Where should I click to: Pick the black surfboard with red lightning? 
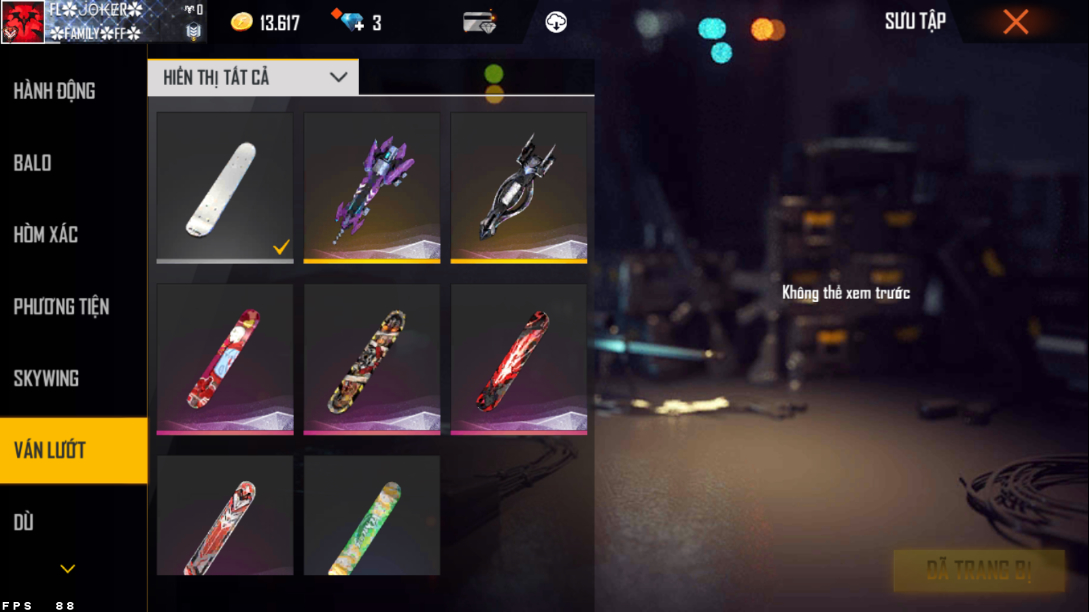click(x=519, y=359)
